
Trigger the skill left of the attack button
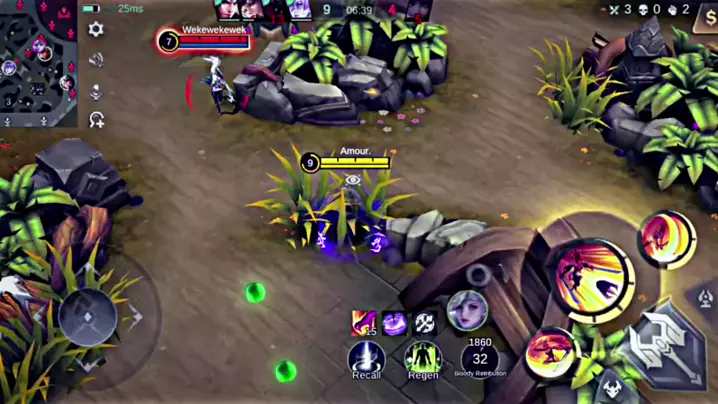tap(551, 354)
